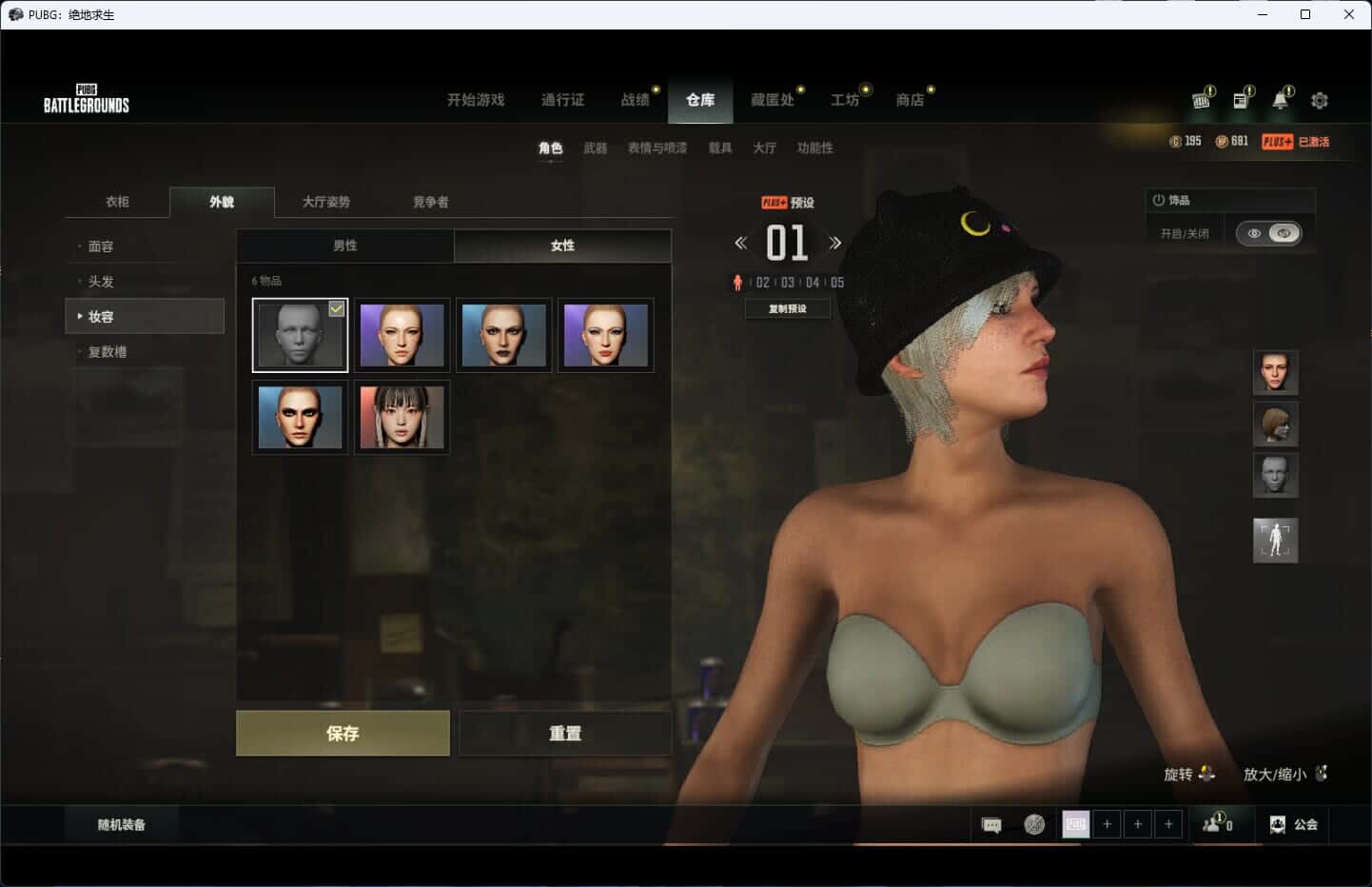Click the 随机装备 random outfit button
Viewport: 1372px width, 887px height.
coord(122,825)
